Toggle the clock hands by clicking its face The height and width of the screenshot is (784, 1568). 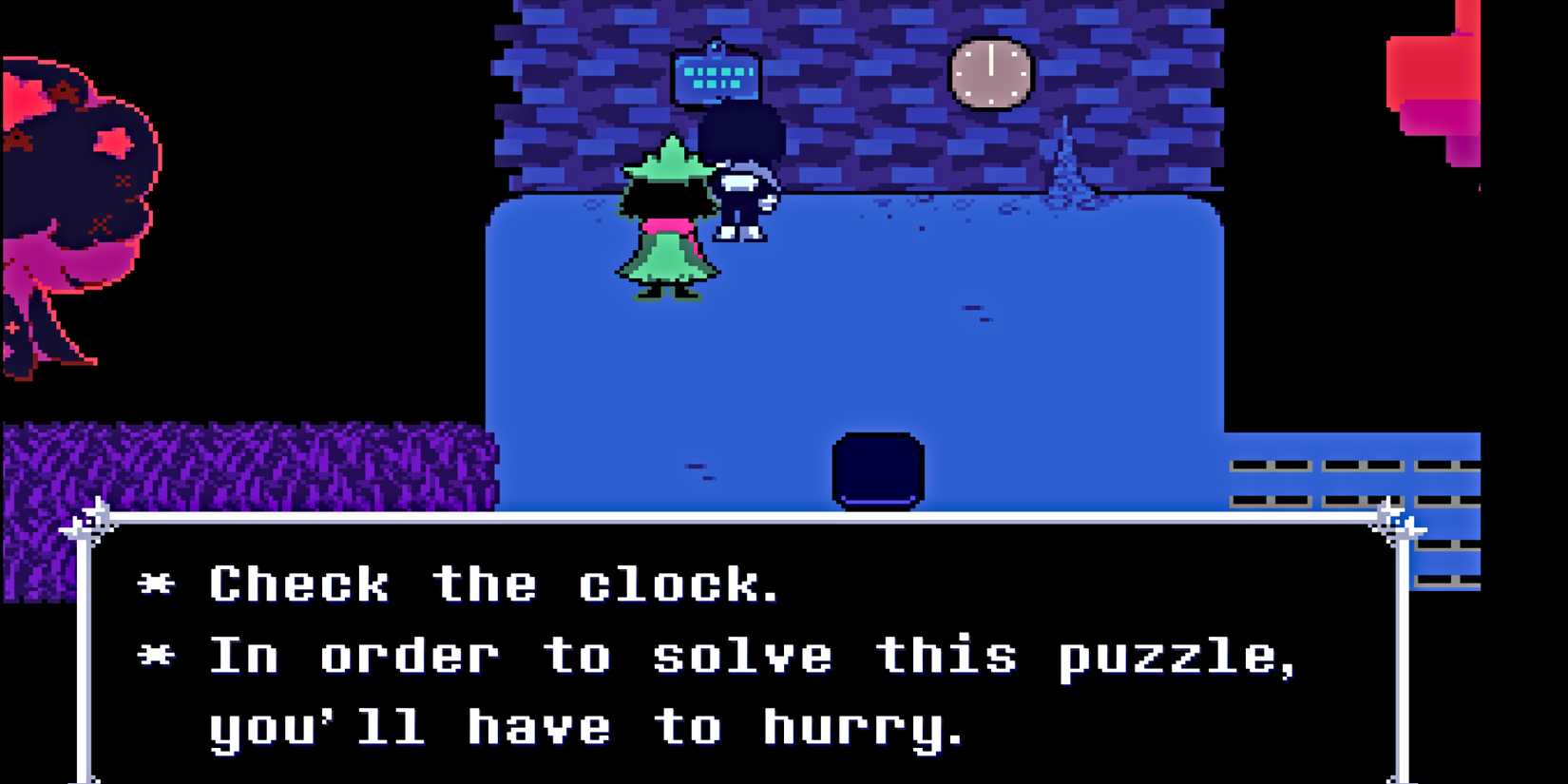(x=990, y=70)
